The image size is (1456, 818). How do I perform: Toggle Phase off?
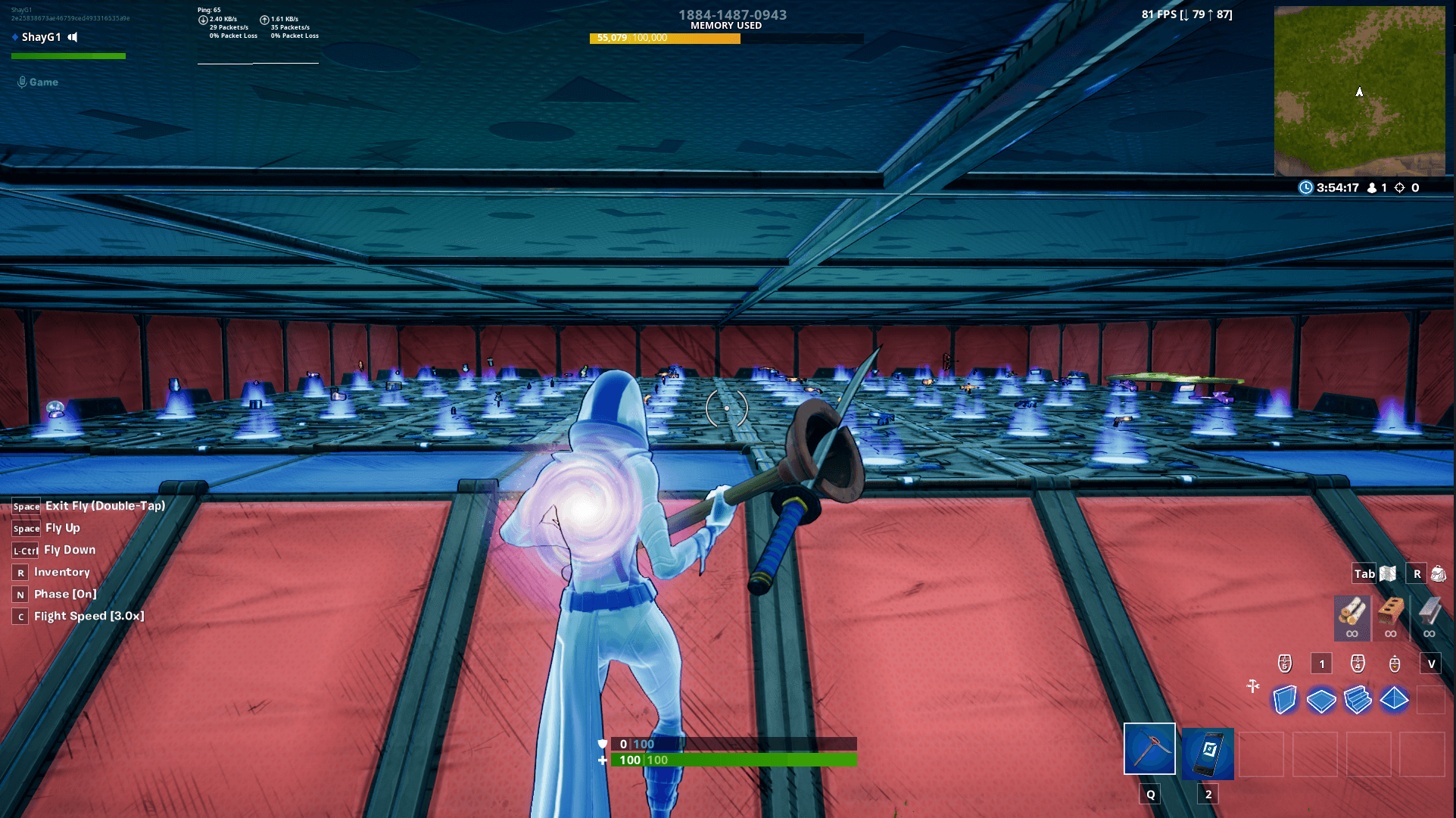pyautogui.click(x=64, y=595)
